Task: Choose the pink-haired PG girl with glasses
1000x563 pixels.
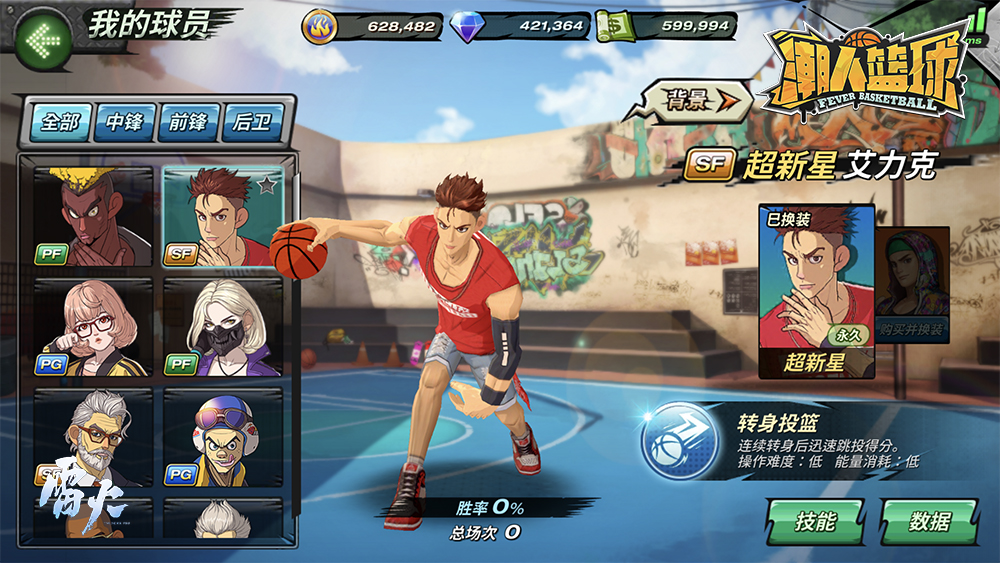Action: pos(93,328)
